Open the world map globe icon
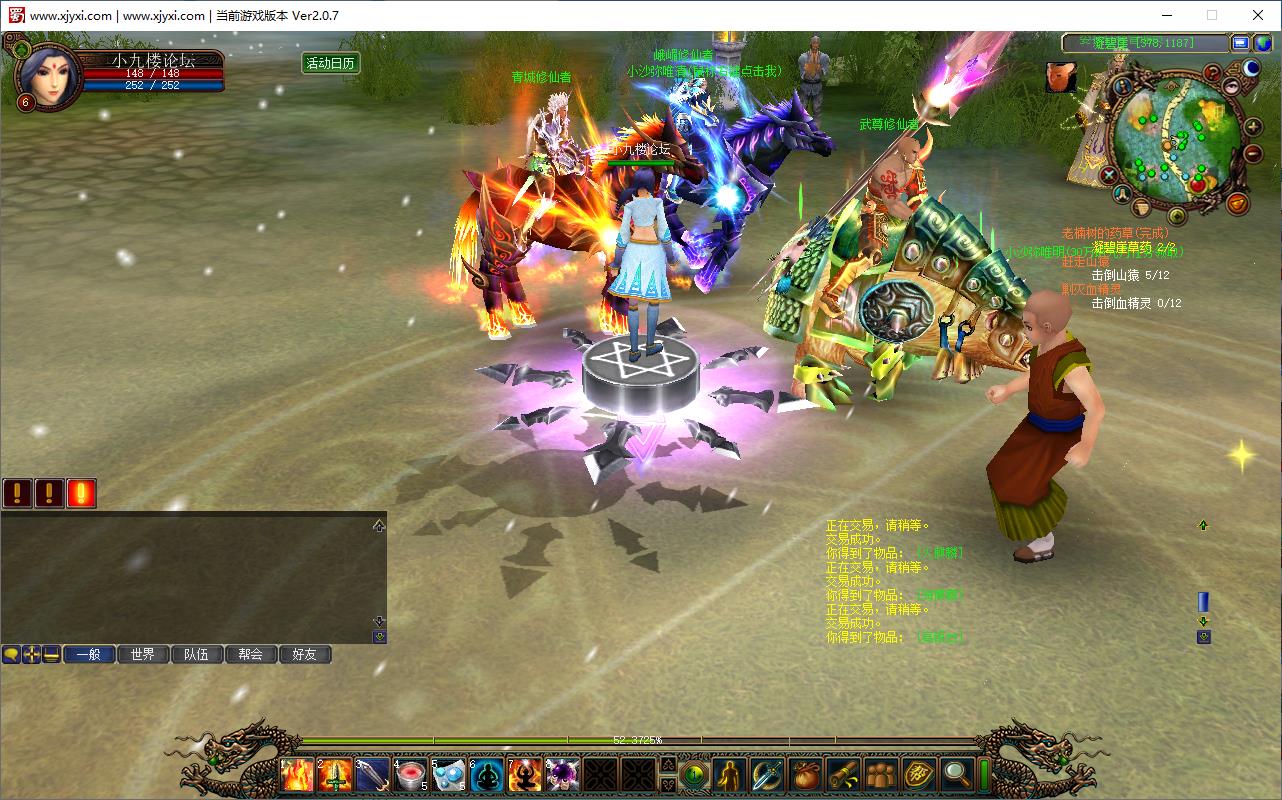 point(1263,43)
